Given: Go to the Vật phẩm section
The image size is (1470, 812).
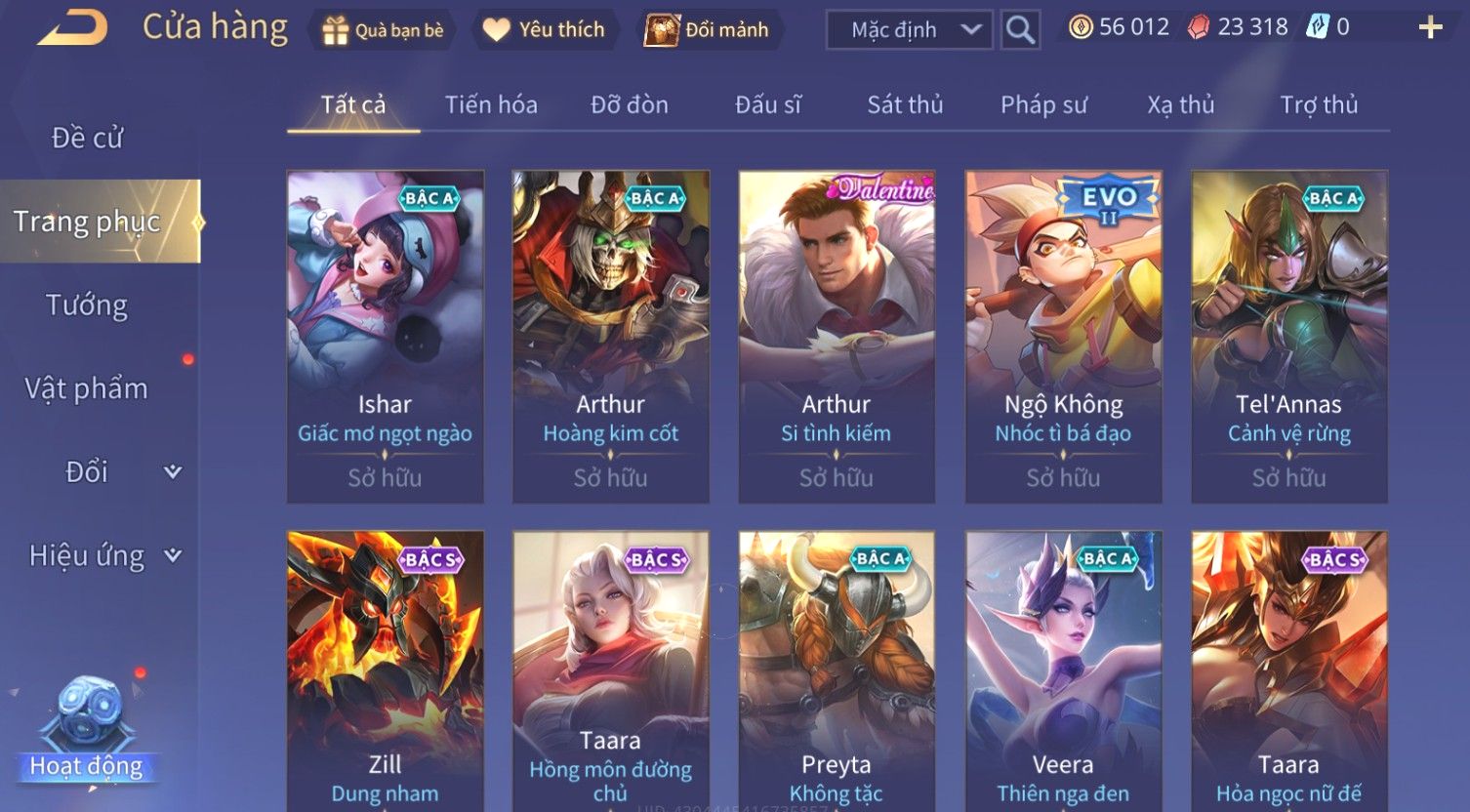Looking at the screenshot, I should pos(87,388).
